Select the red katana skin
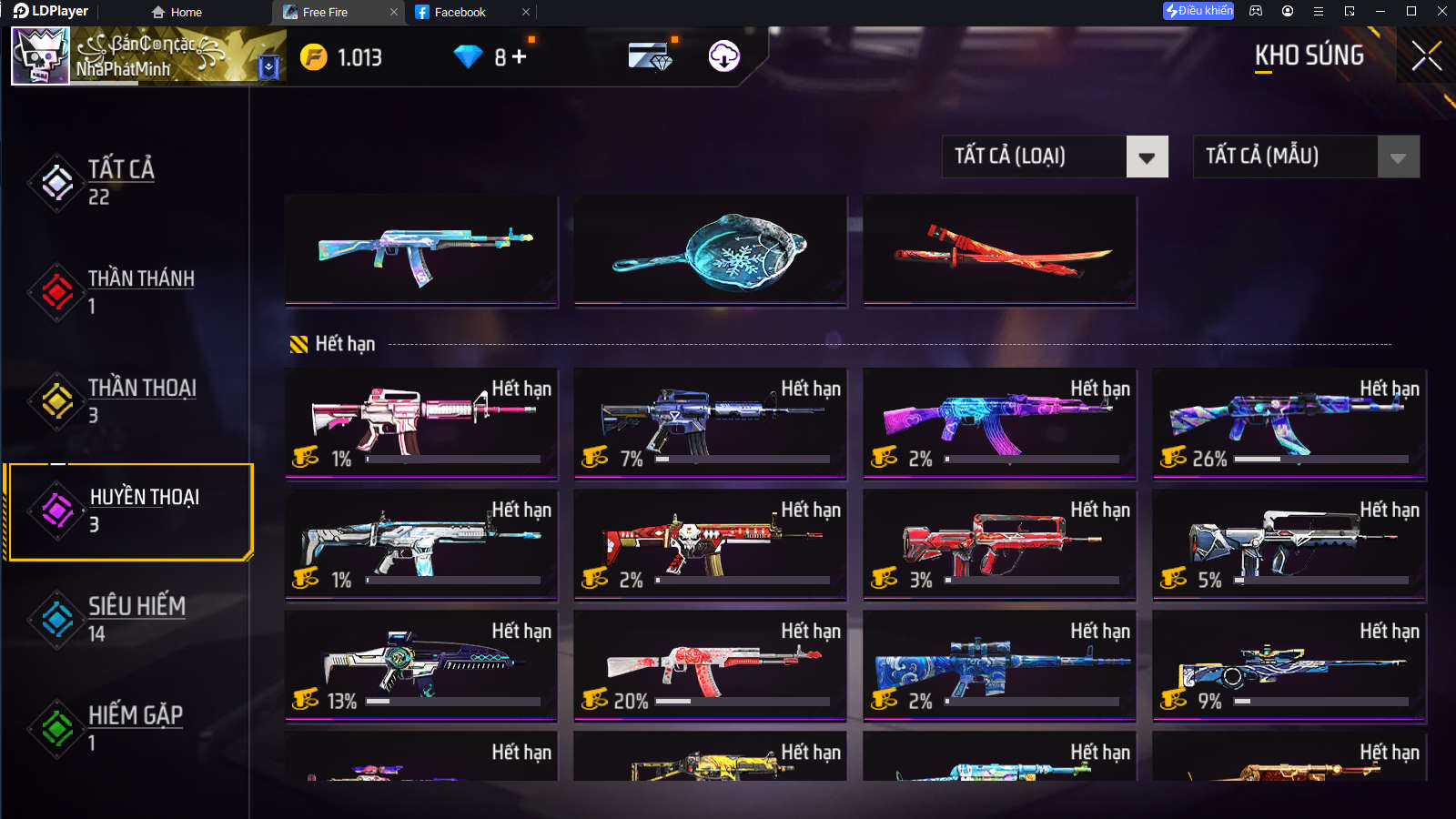The image size is (1456, 819). pos(1000,252)
